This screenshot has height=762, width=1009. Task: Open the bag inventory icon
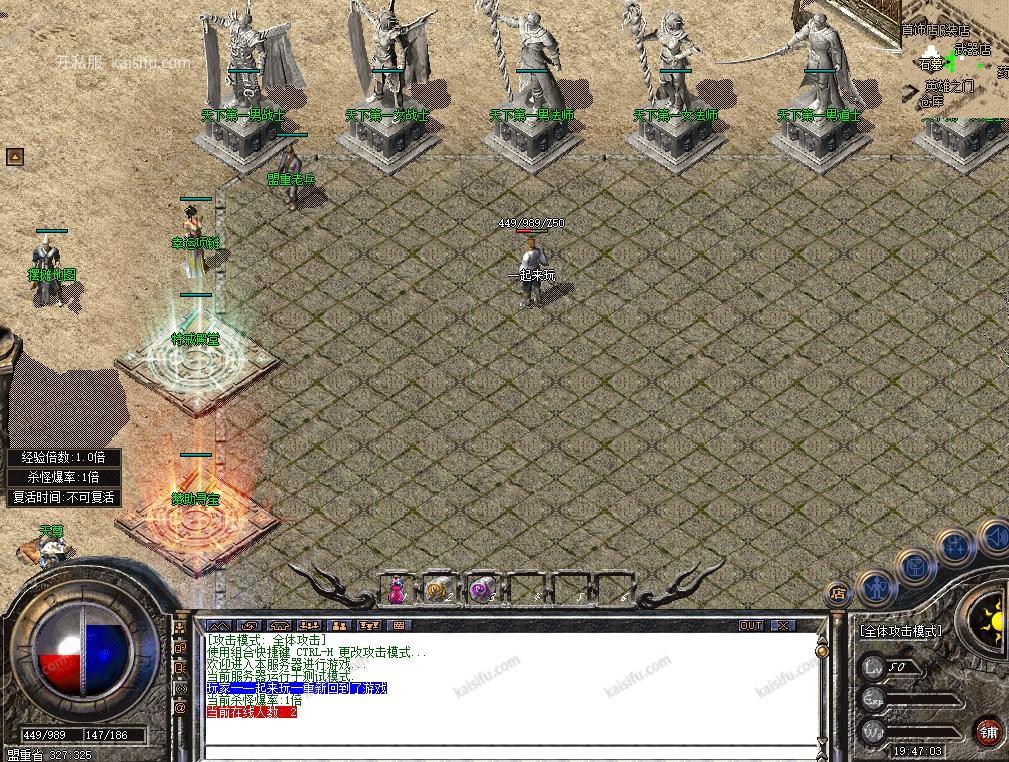click(x=915, y=566)
